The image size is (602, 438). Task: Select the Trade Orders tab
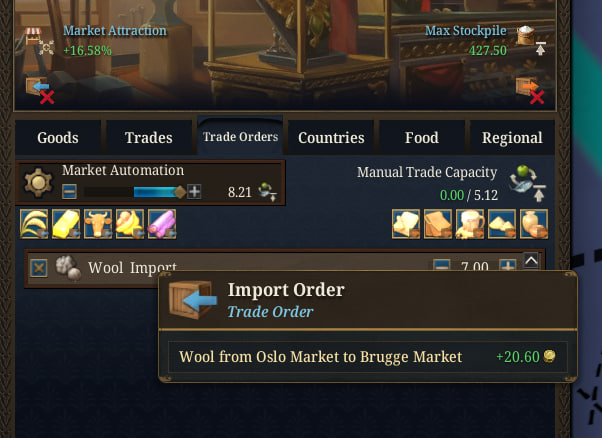tap(240, 137)
